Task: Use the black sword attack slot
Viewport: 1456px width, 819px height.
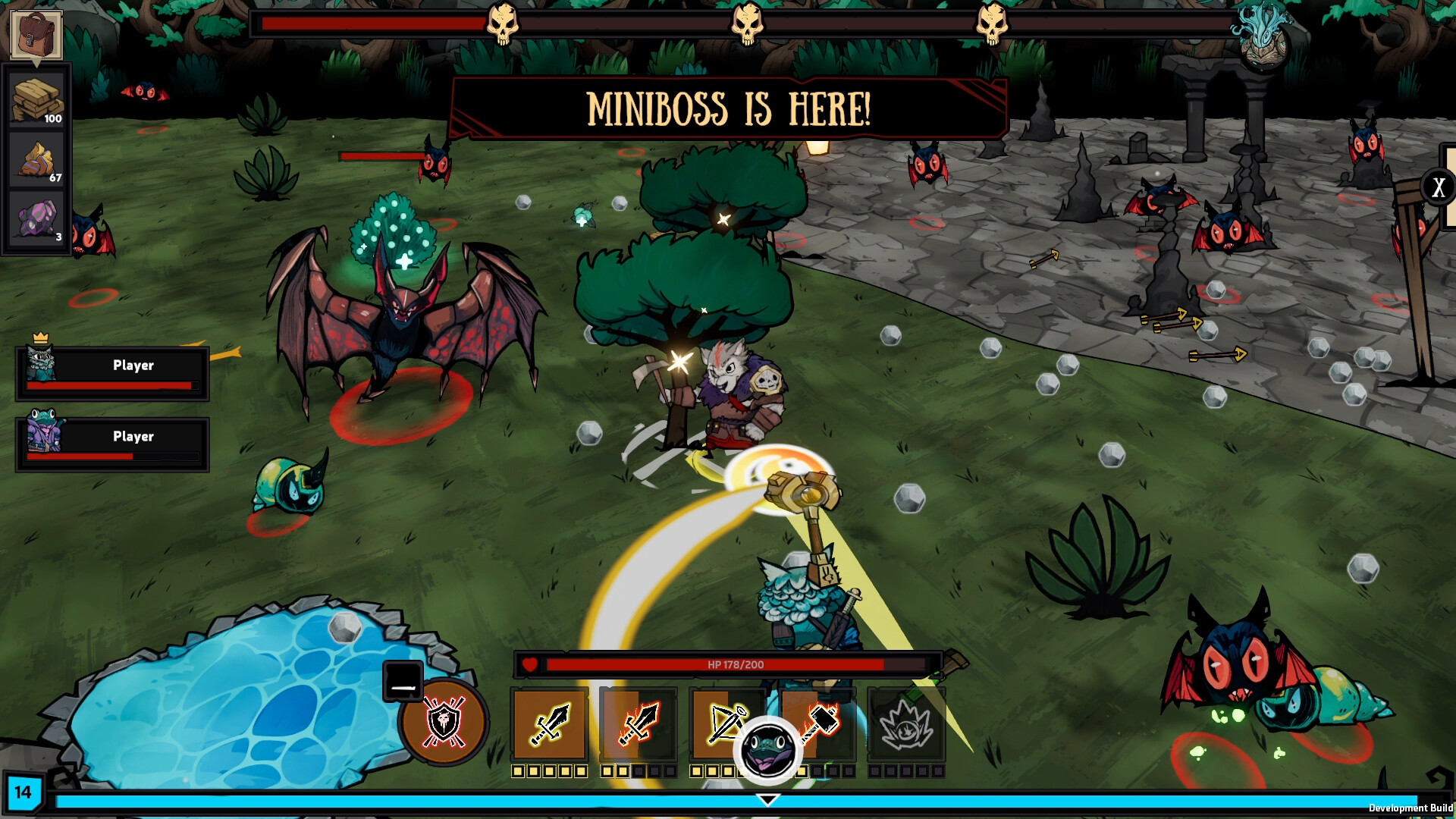Action: coord(550,724)
